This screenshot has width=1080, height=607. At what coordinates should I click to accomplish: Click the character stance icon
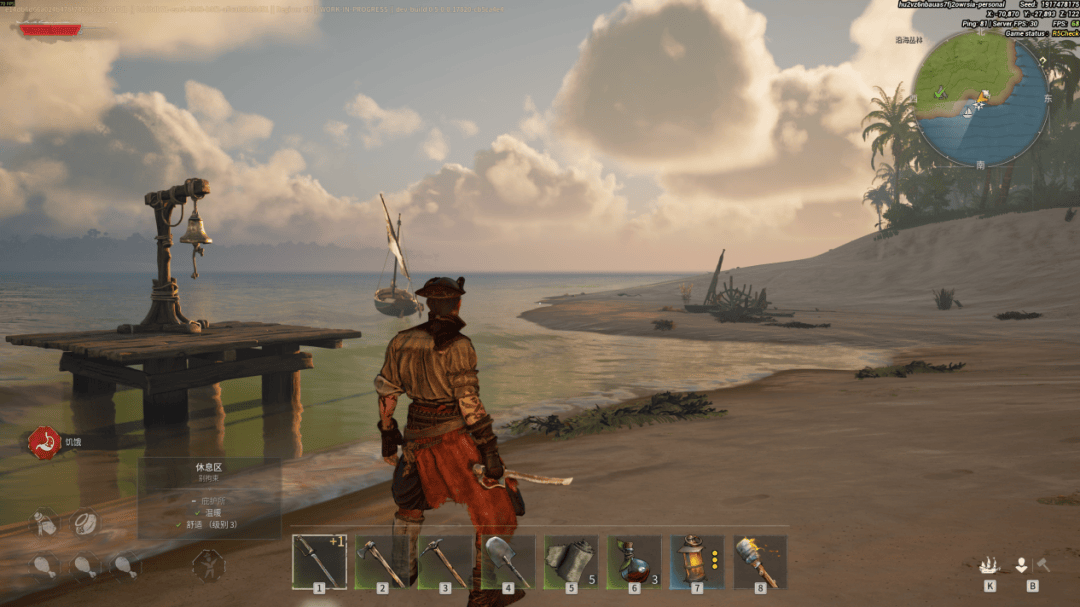[x=209, y=566]
